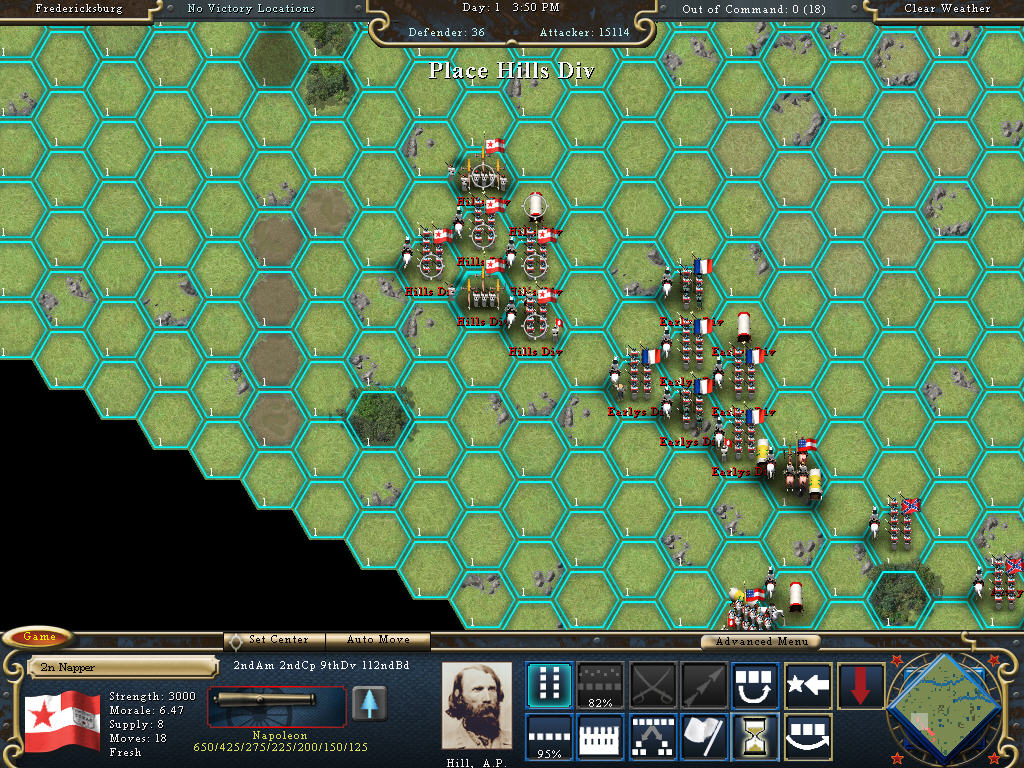Activate Auto Move

pyautogui.click(x=378, y=640)
